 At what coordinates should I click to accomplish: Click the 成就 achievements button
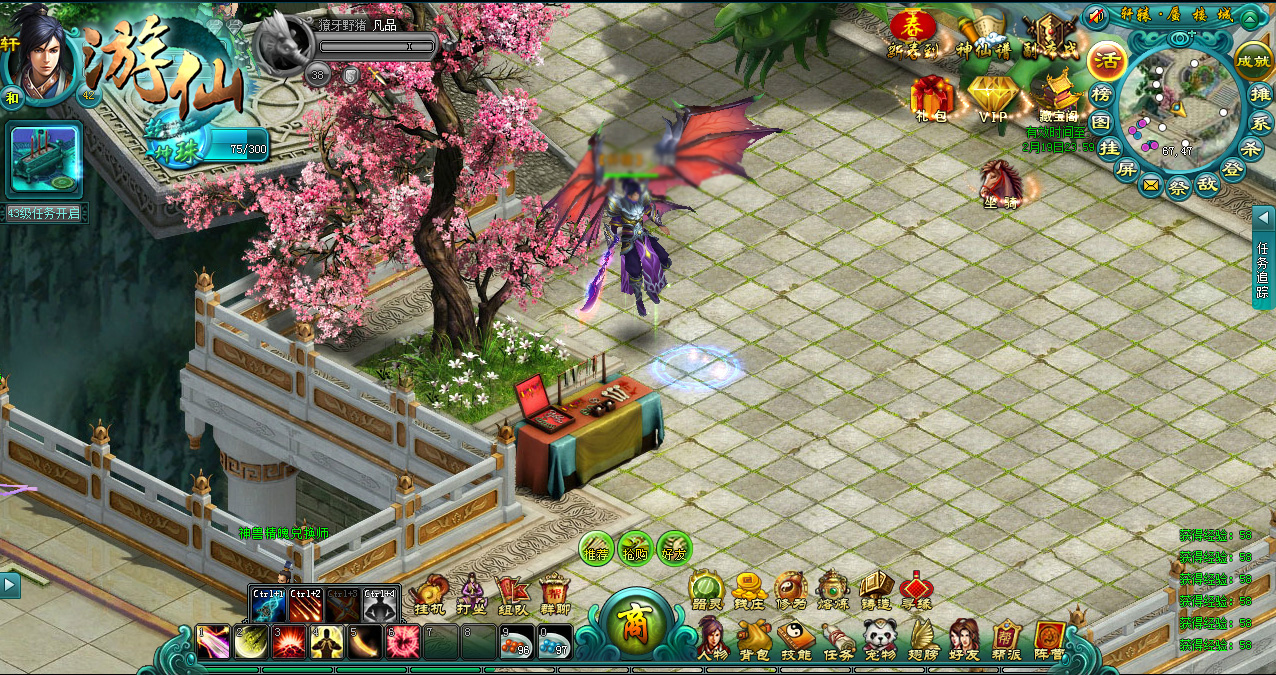tap(1253, 60)
